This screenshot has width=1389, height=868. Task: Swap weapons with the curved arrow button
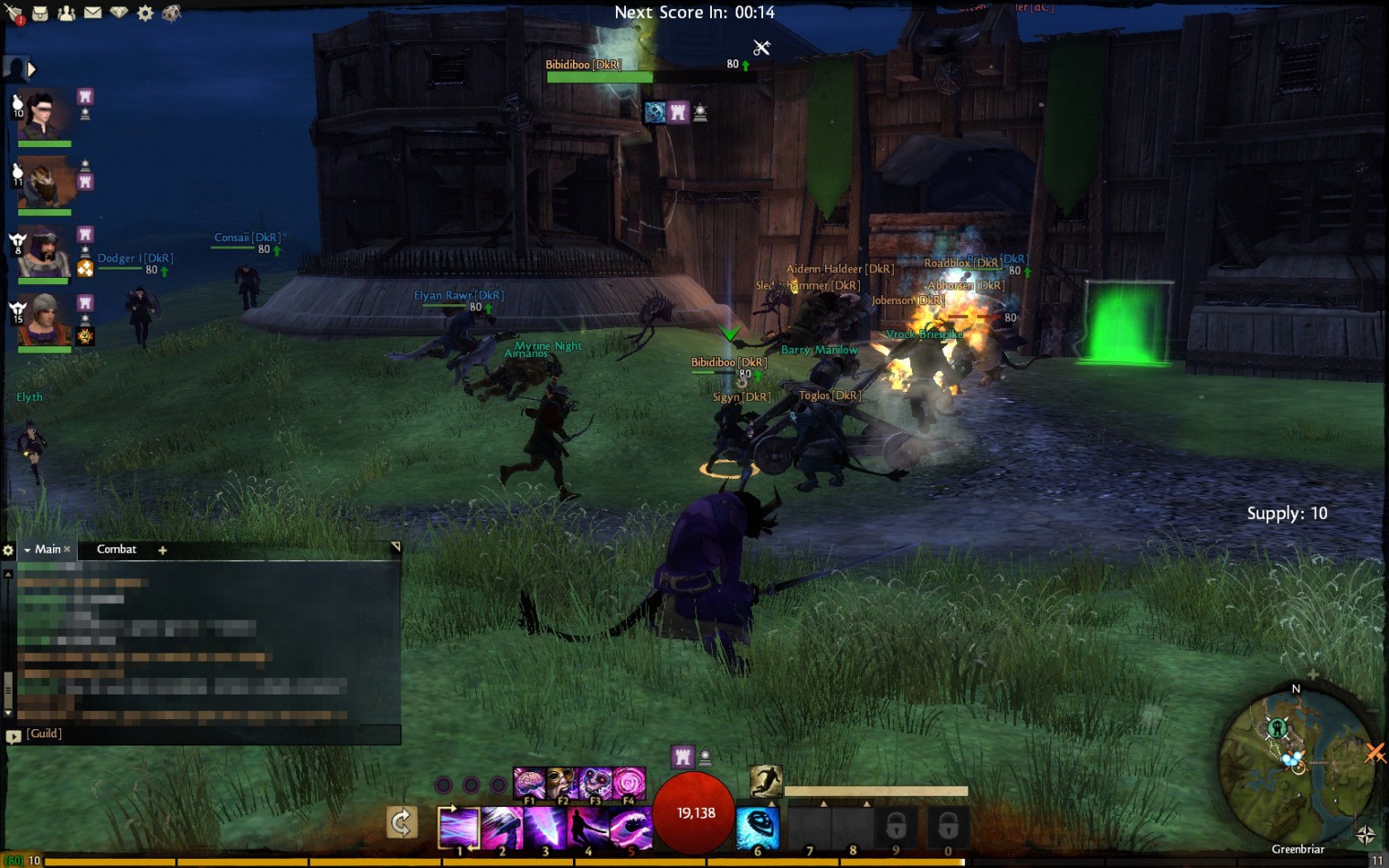(402, 822)
